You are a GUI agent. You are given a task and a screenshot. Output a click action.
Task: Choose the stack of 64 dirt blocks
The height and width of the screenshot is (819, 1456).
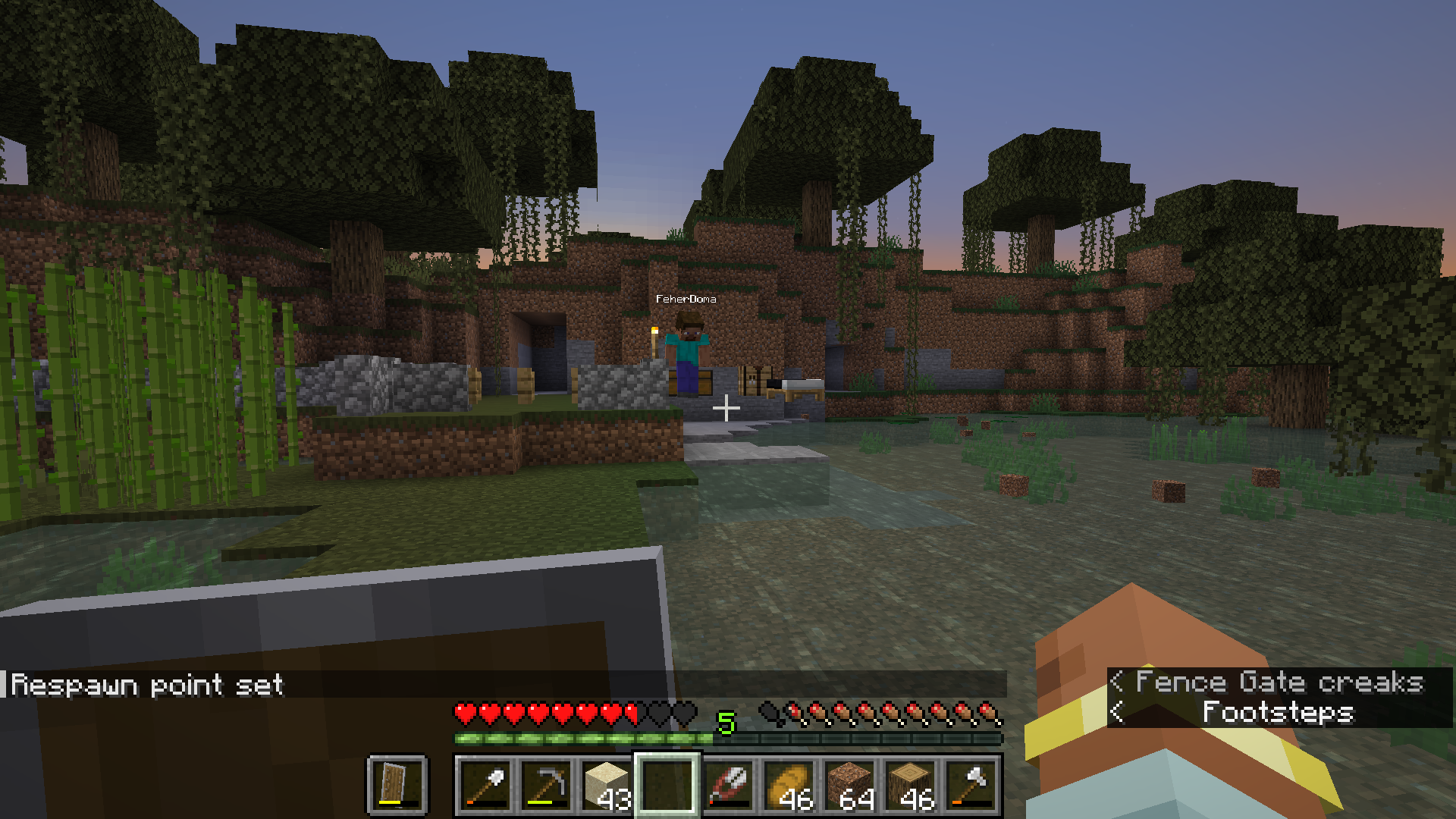pos(849,785)
